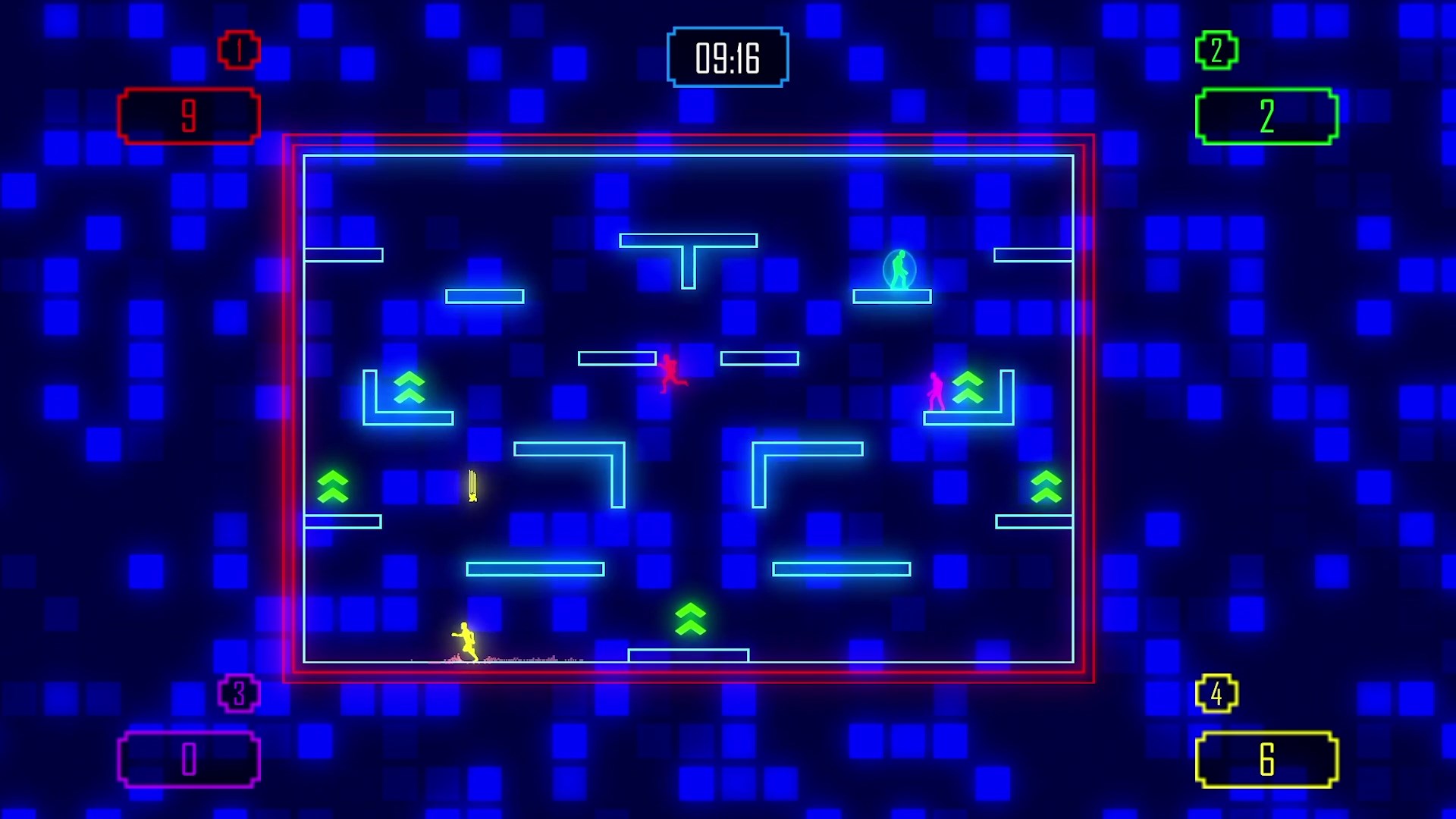Click the red score box showing 9
This screenshot has height=819, width=1456.
point(189,114)
